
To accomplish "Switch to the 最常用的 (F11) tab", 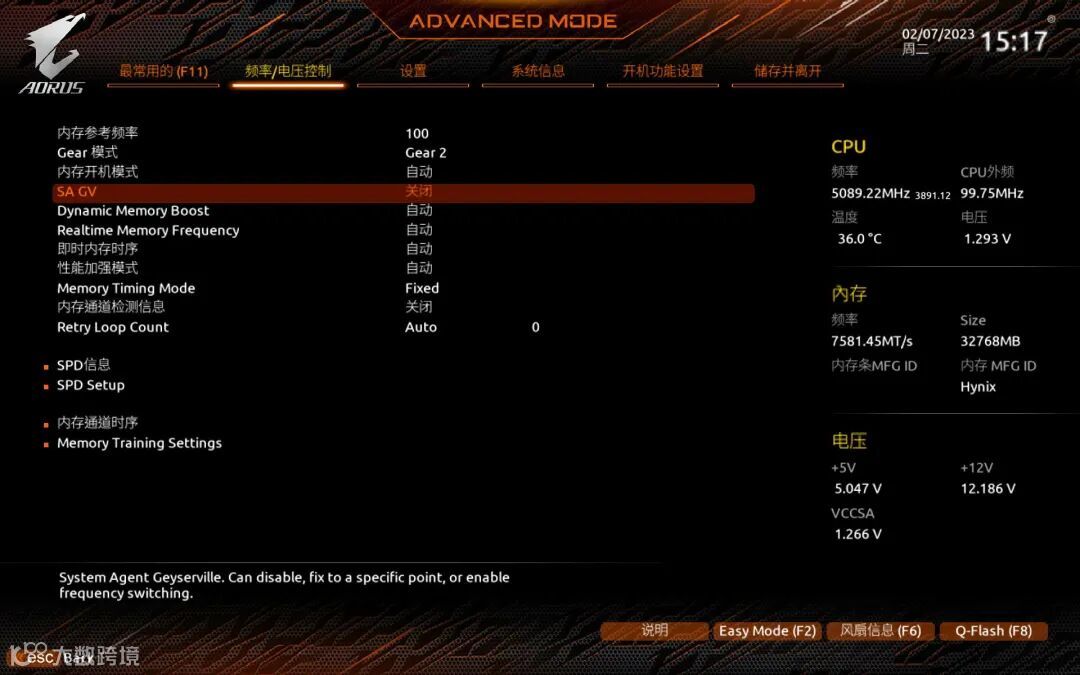I will [163, 72].
